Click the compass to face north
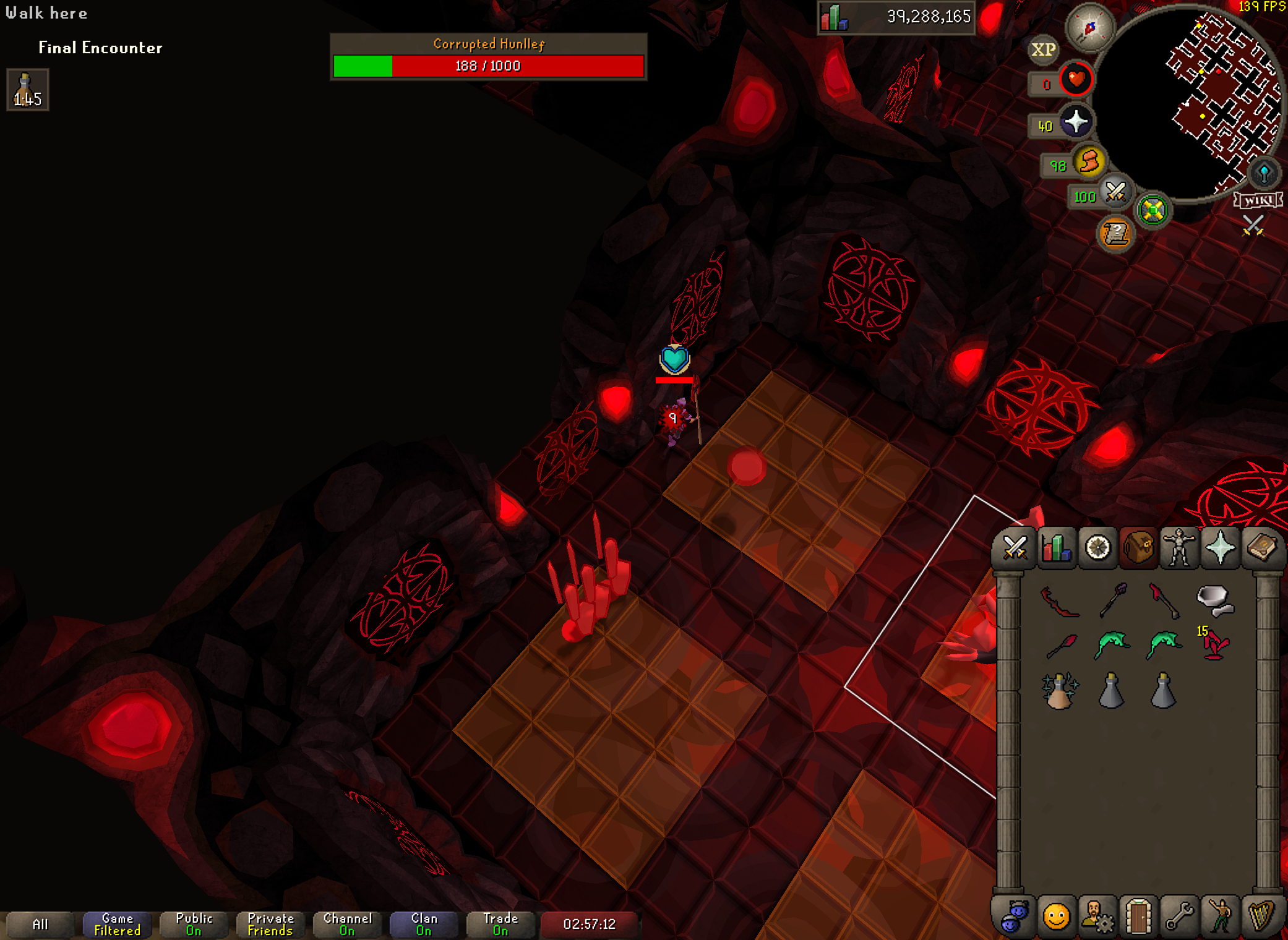The width and height of the screenshot is (1288, 940). pyautogui.click(x=1089, y=28)
